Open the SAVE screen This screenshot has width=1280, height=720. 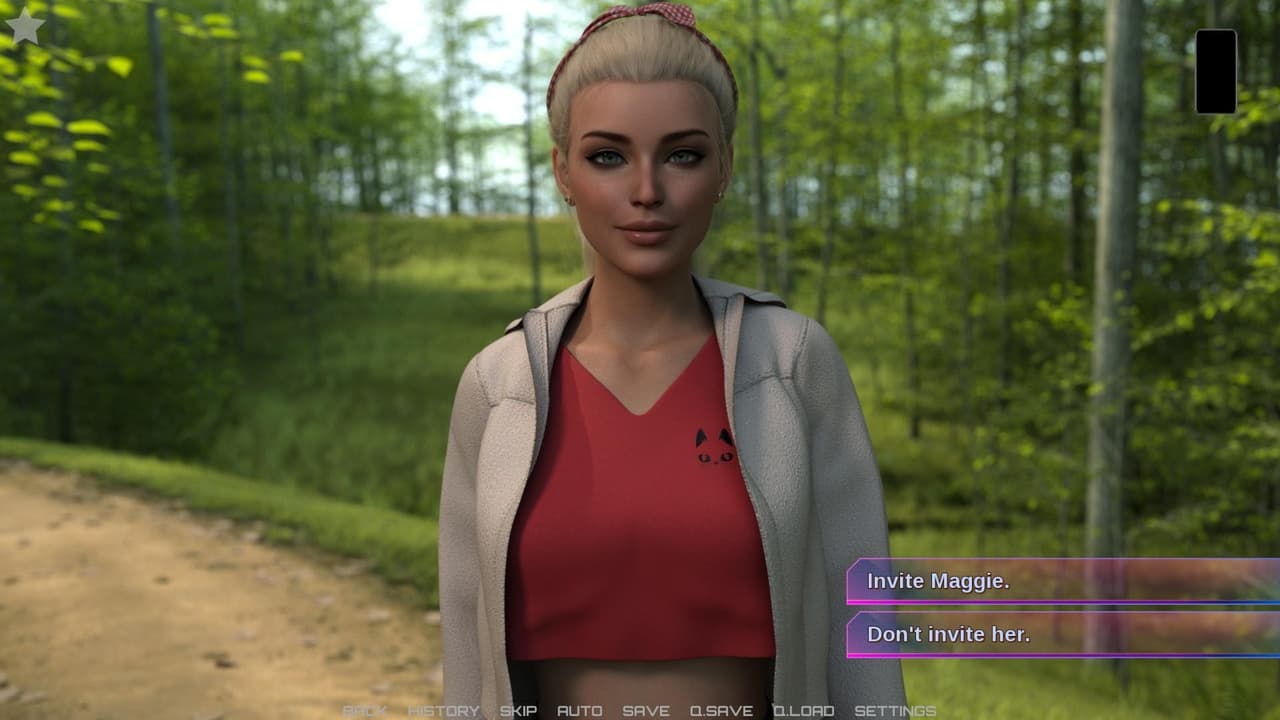point(646,711)
